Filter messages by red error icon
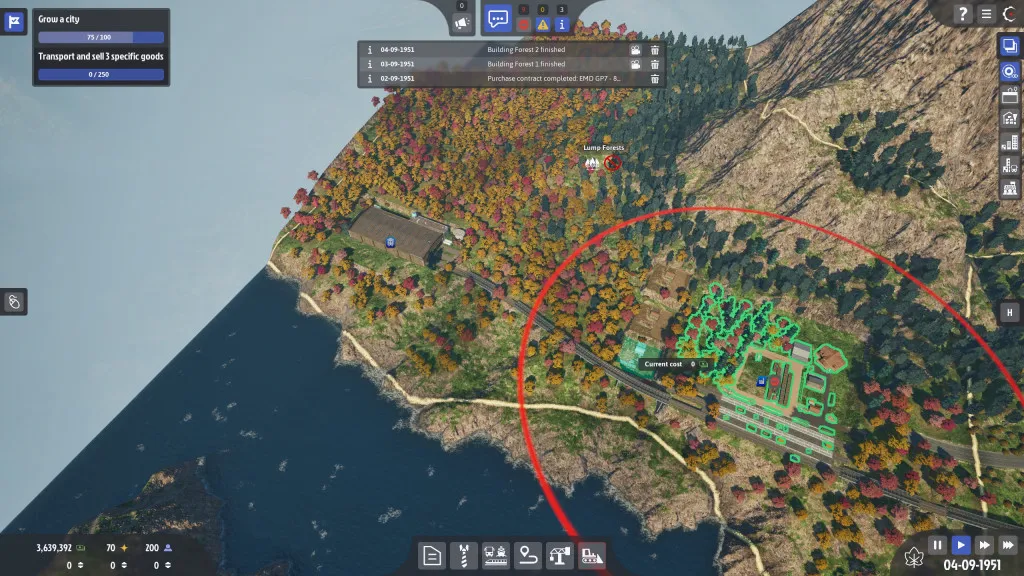Image resolution: width=1024 pixels, height=576 pixels. tap(523, 24)
